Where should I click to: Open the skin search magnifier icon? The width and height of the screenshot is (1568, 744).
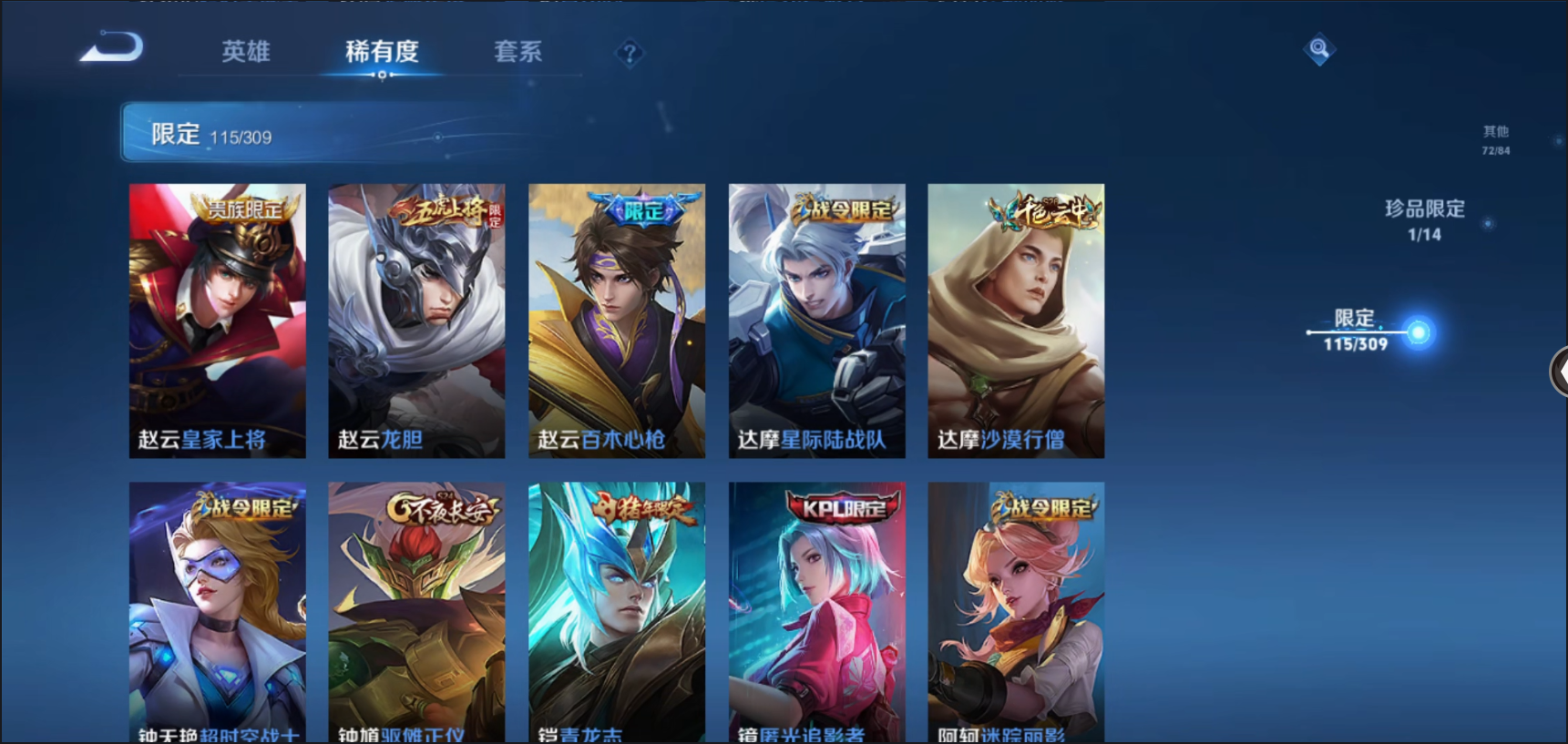tap(1318, 48)
